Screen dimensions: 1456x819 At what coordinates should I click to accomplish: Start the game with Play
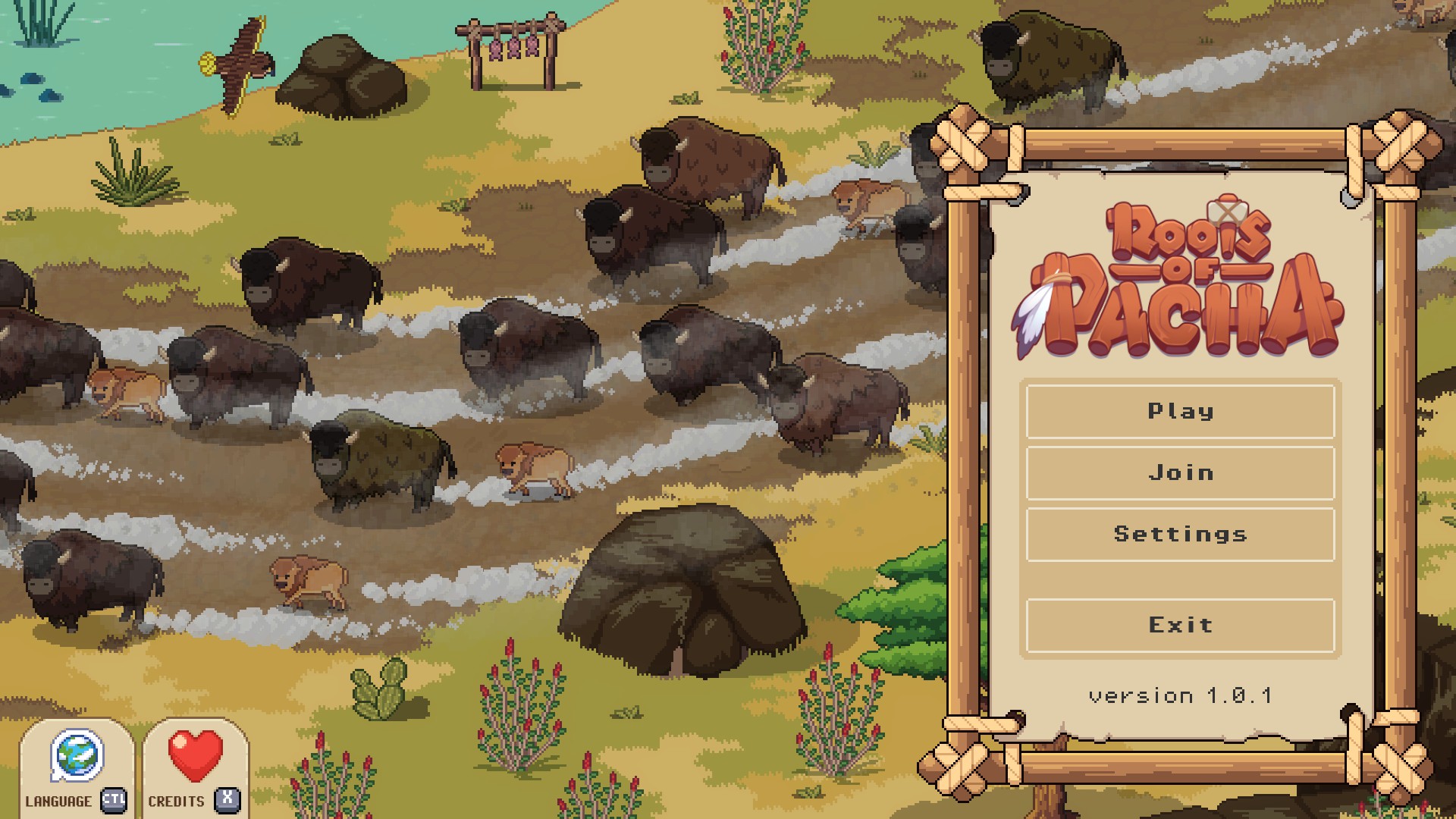click(x=1180, y=412)
